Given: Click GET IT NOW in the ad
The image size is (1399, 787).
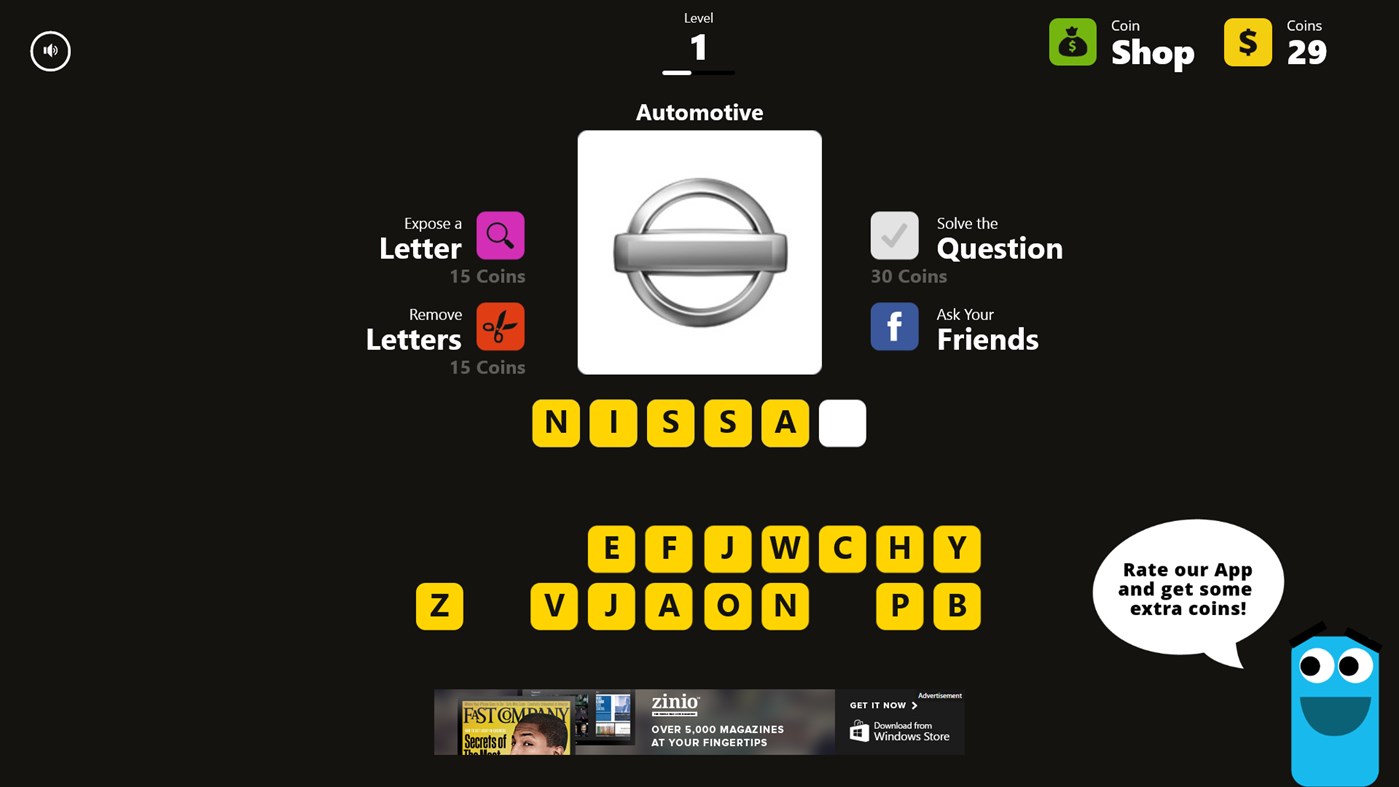Looking at the screenshot, I should click(x=877, y=704).
